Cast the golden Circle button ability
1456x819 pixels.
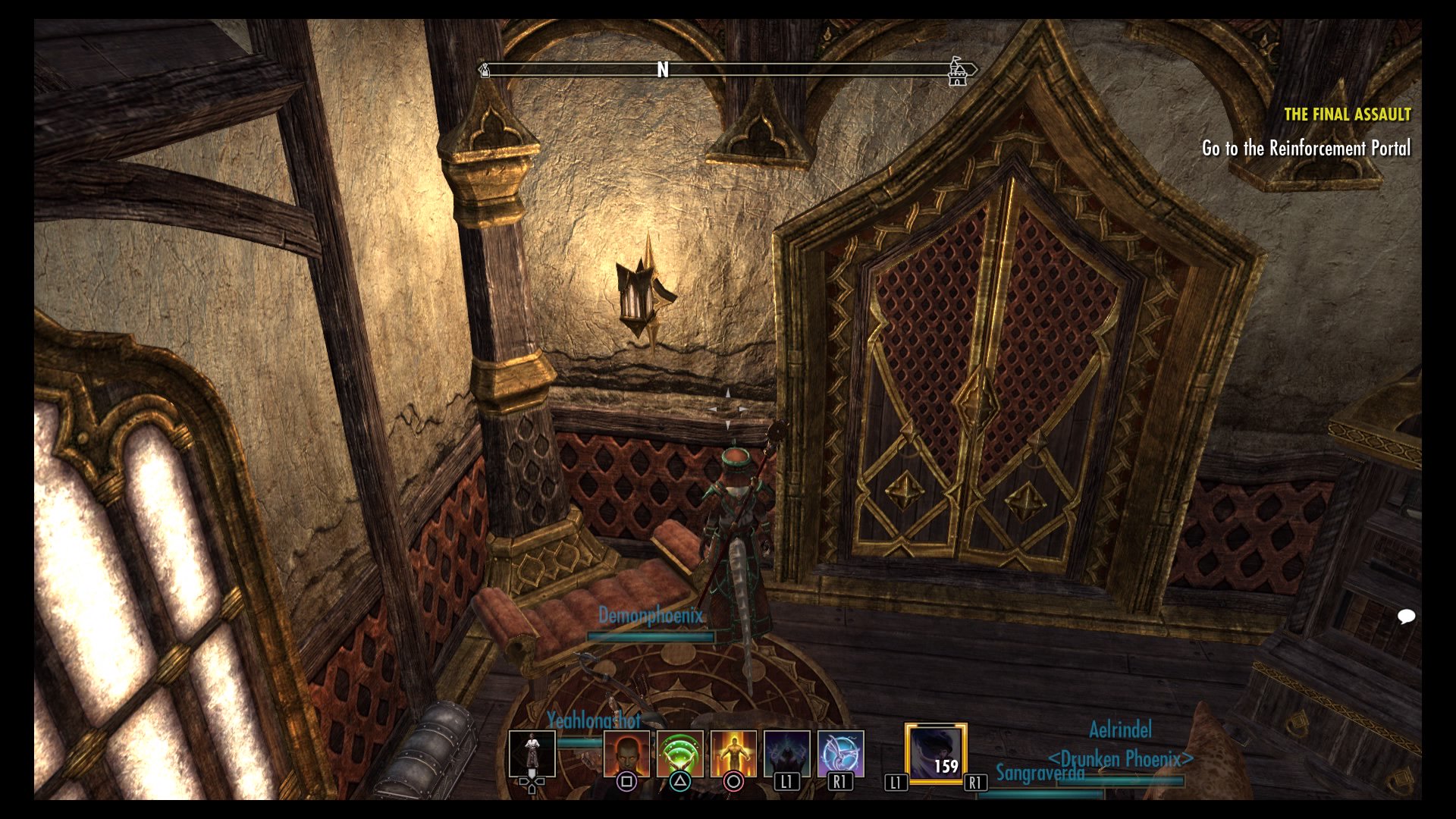pos(733,753)
